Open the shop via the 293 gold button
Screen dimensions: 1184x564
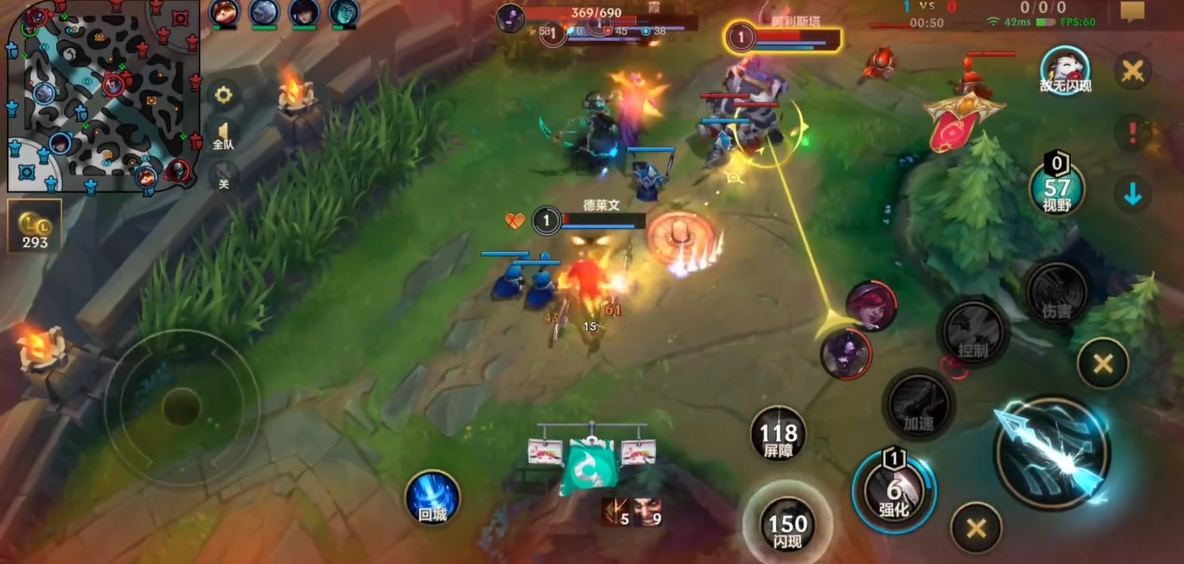pyautogui.click(x=34, y=226)
